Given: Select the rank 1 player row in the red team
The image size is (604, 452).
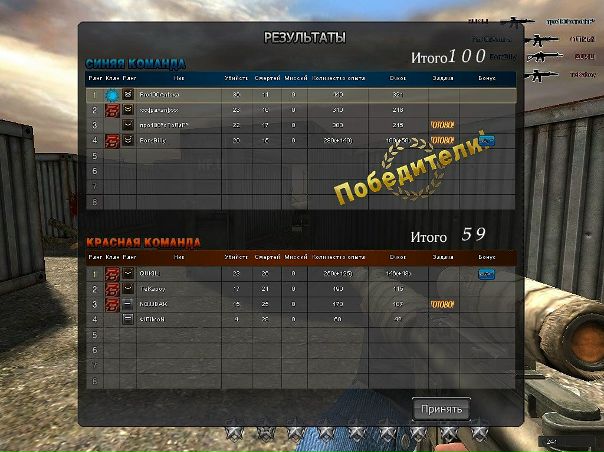Looking at the screenshot, I should [300, 273].
